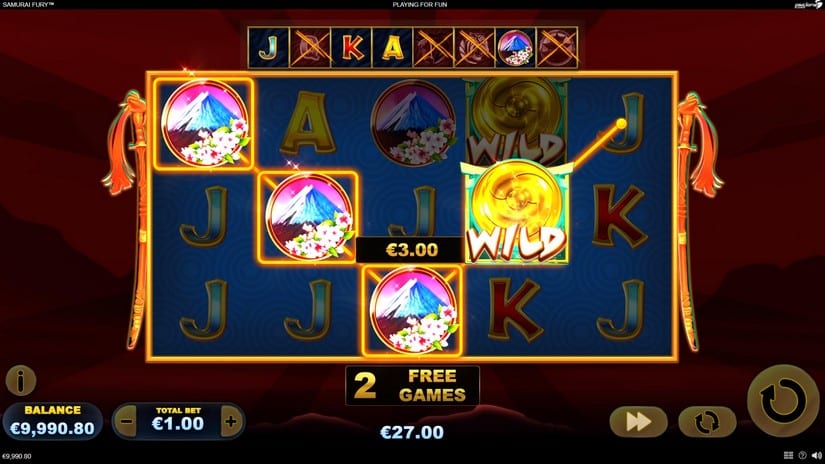The image size is (825, 464).
Task: Decrease total bet with the minus button
Action: pos(126,422)
